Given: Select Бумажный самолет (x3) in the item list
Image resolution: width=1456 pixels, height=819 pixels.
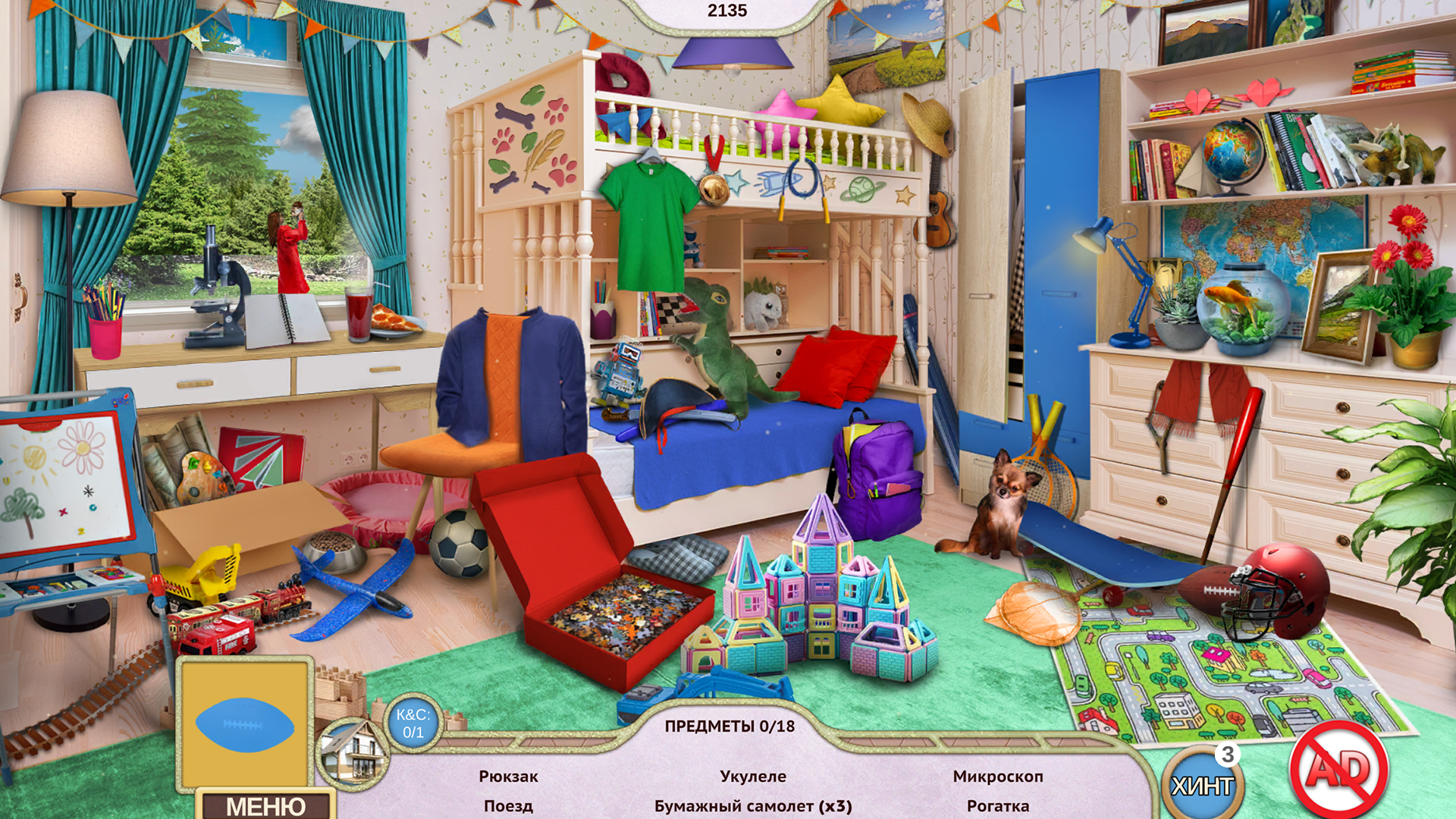Looking at the screenshot, I should pos(753,807).
